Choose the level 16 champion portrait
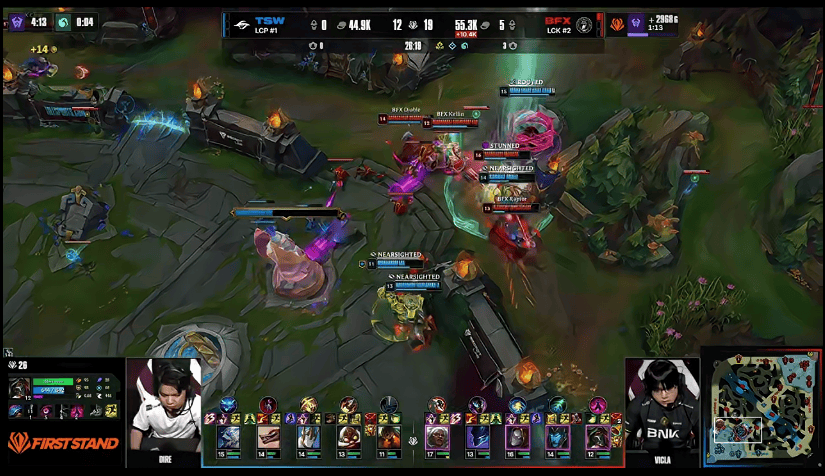 [x=517, y=437]
